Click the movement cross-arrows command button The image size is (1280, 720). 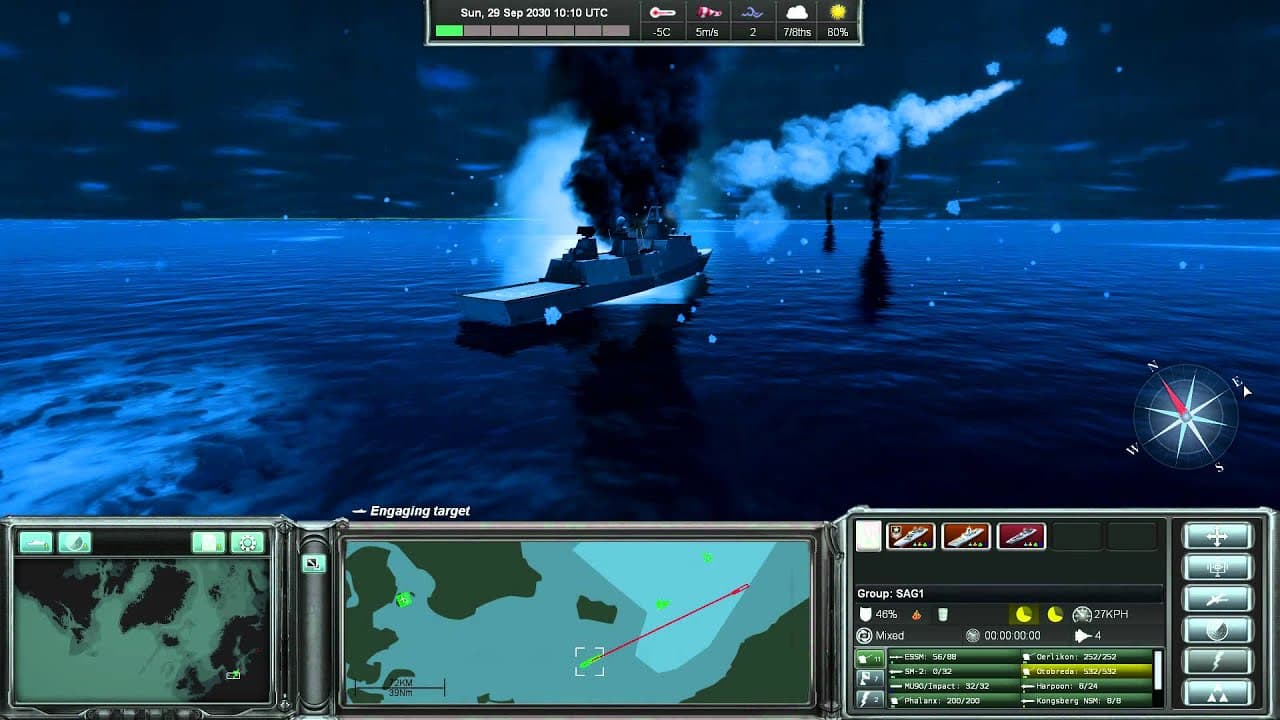(x=1218, y=535)
